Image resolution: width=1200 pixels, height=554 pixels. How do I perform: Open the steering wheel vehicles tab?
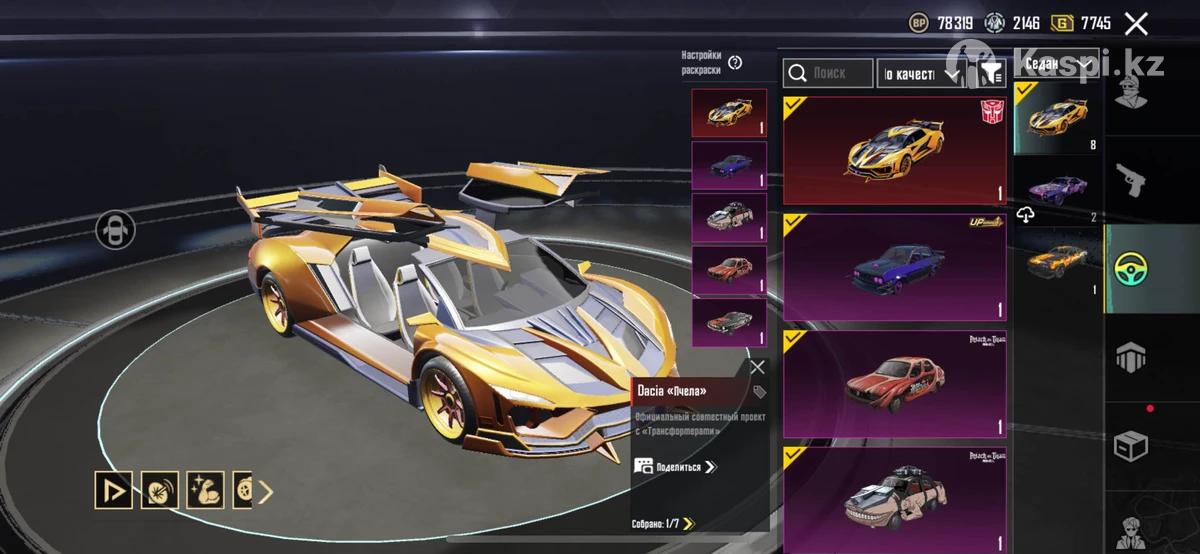click(1130, 268)
